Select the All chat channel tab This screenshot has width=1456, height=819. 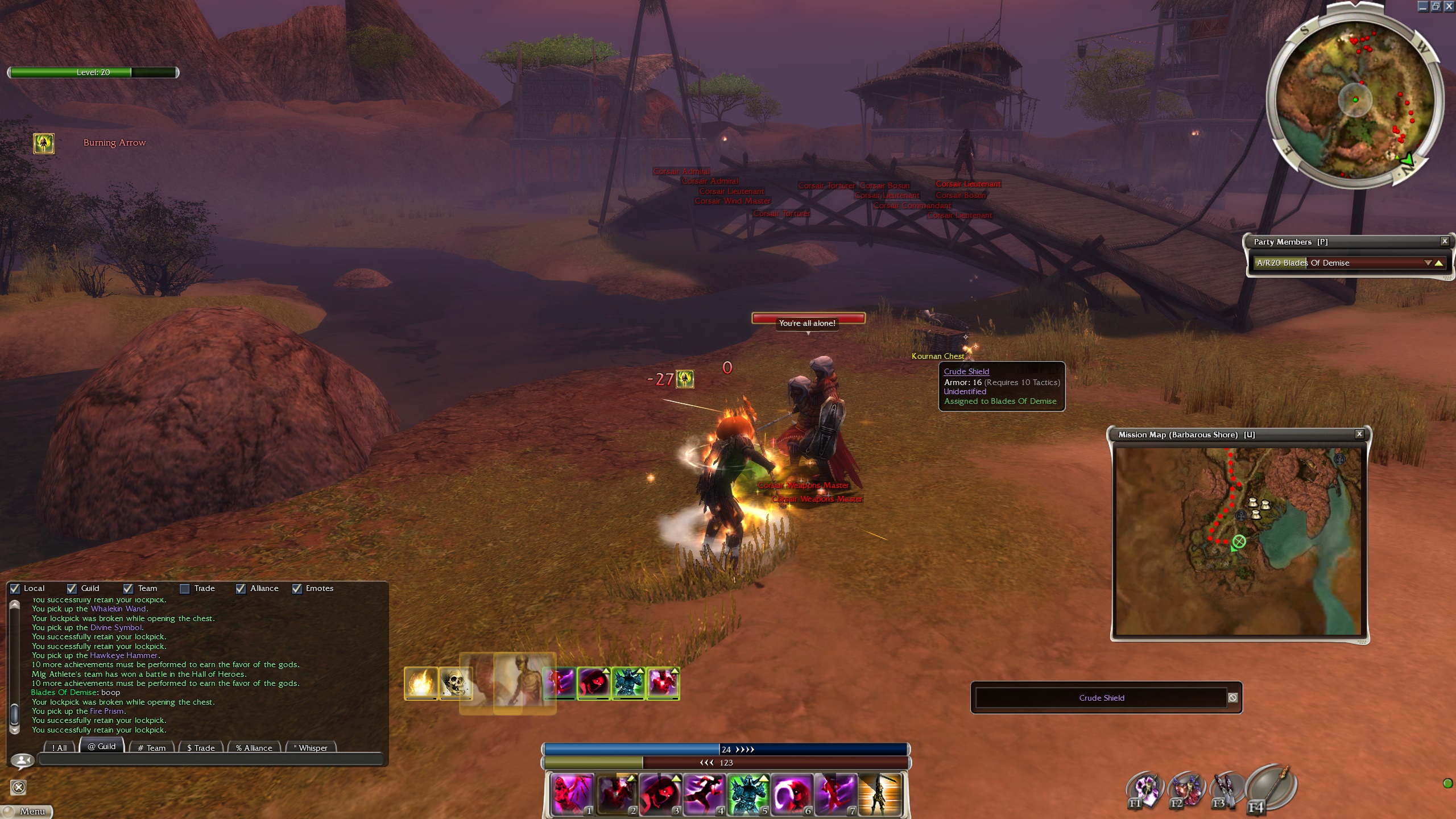click(x=59, y=748)
